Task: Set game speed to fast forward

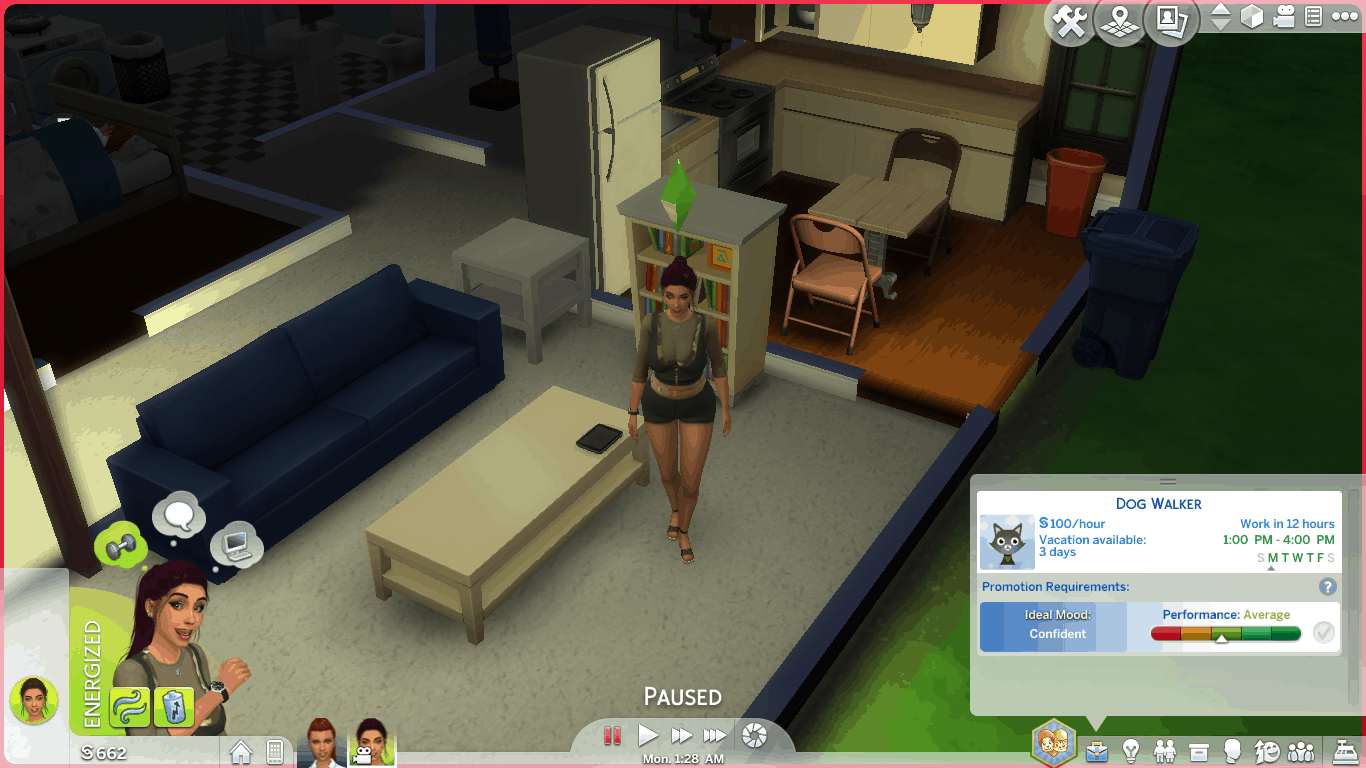Action: point(682,736)
